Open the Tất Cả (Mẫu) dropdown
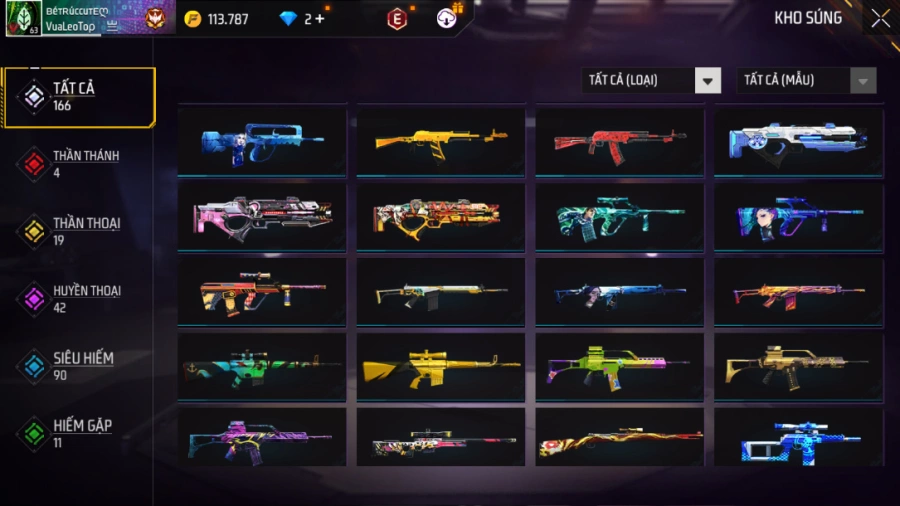Screen dimensions: 900x506 tap(806, 81)
